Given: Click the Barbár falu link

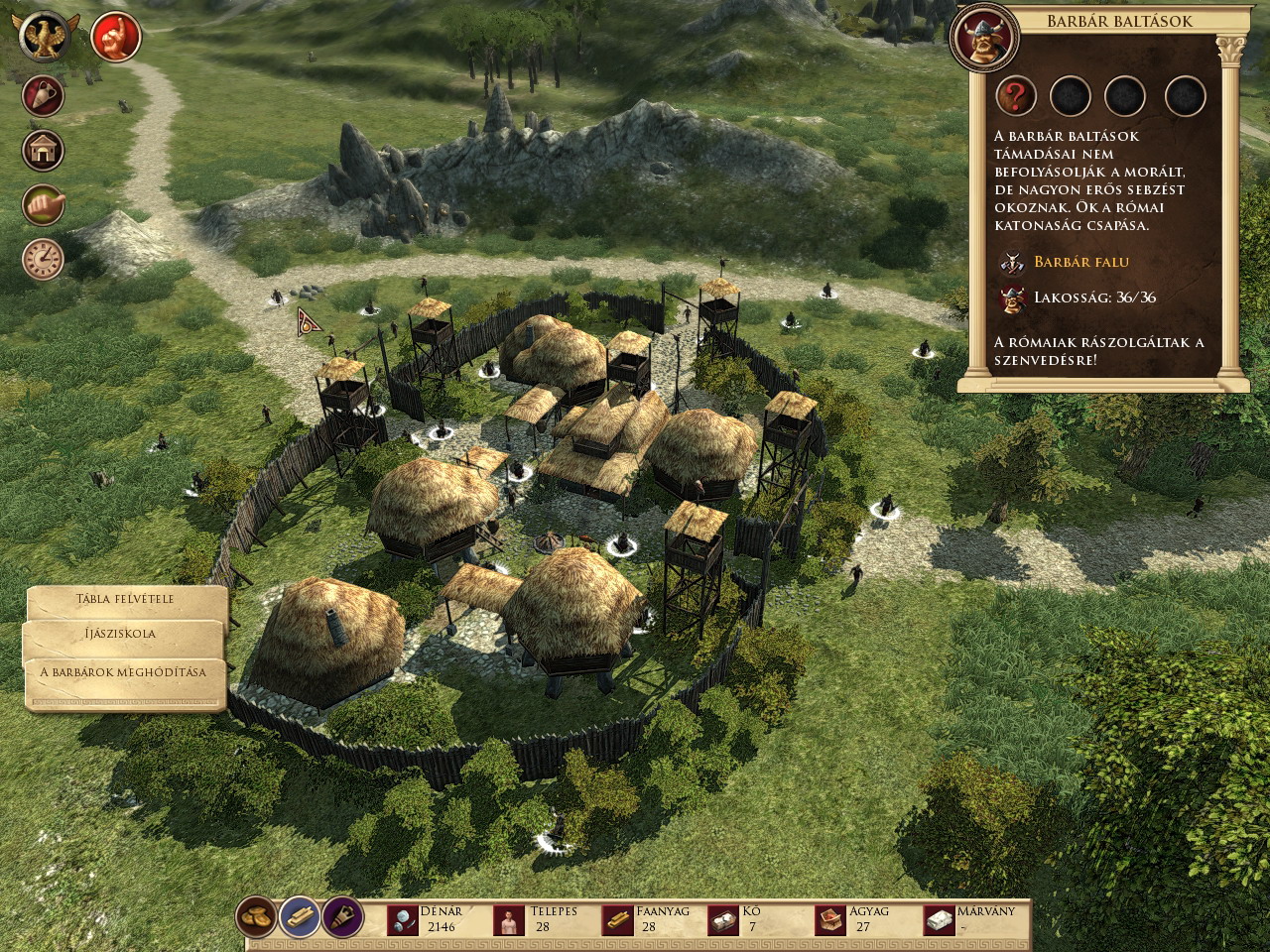Looking at the screenshot, I should coord(1080,262).
